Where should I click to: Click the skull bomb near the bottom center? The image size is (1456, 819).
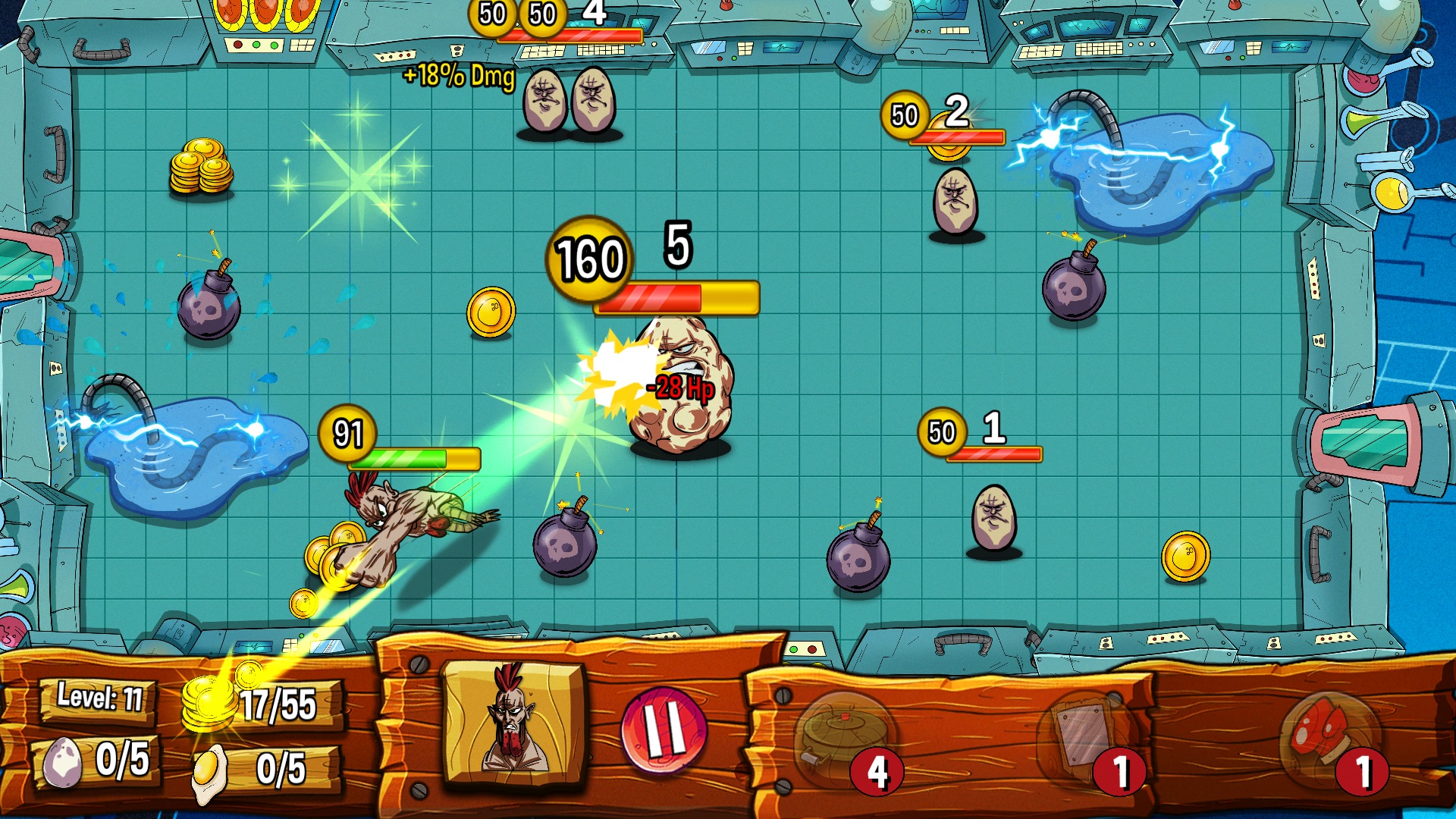[565, 548]
